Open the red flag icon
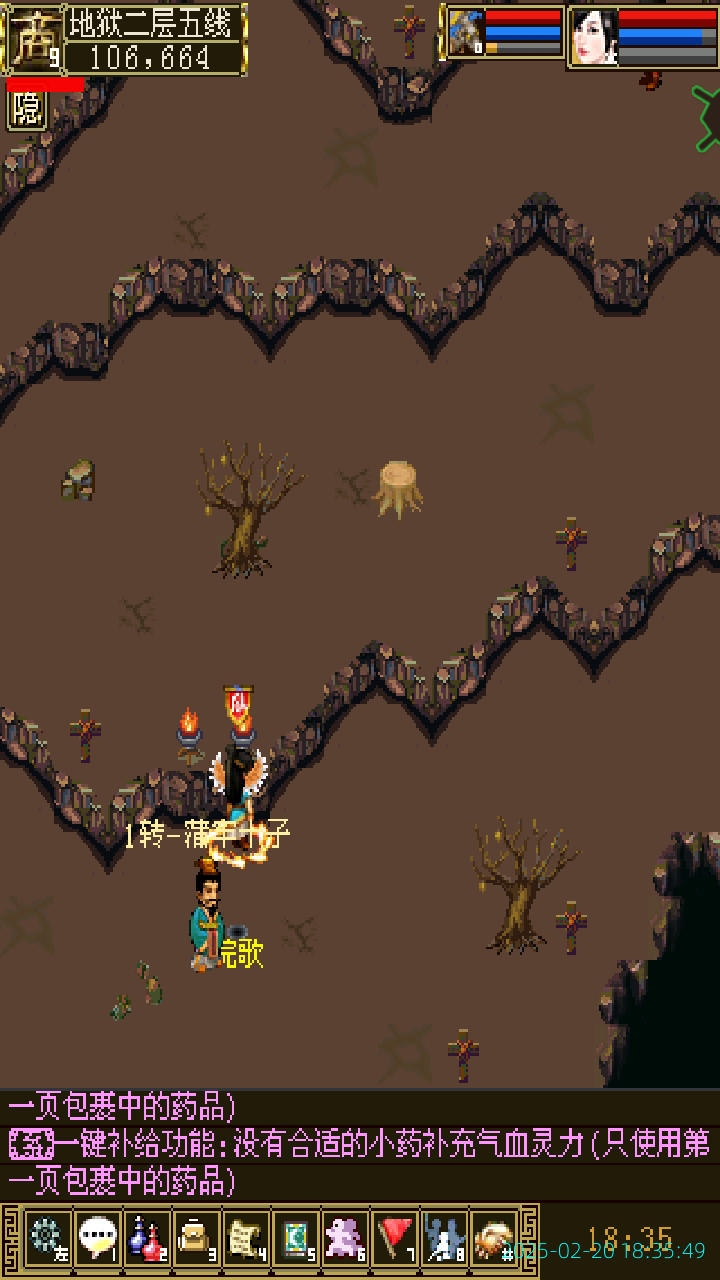Image resolution: width=720 pixels, height=1280 pixels. coord(394,1238)
